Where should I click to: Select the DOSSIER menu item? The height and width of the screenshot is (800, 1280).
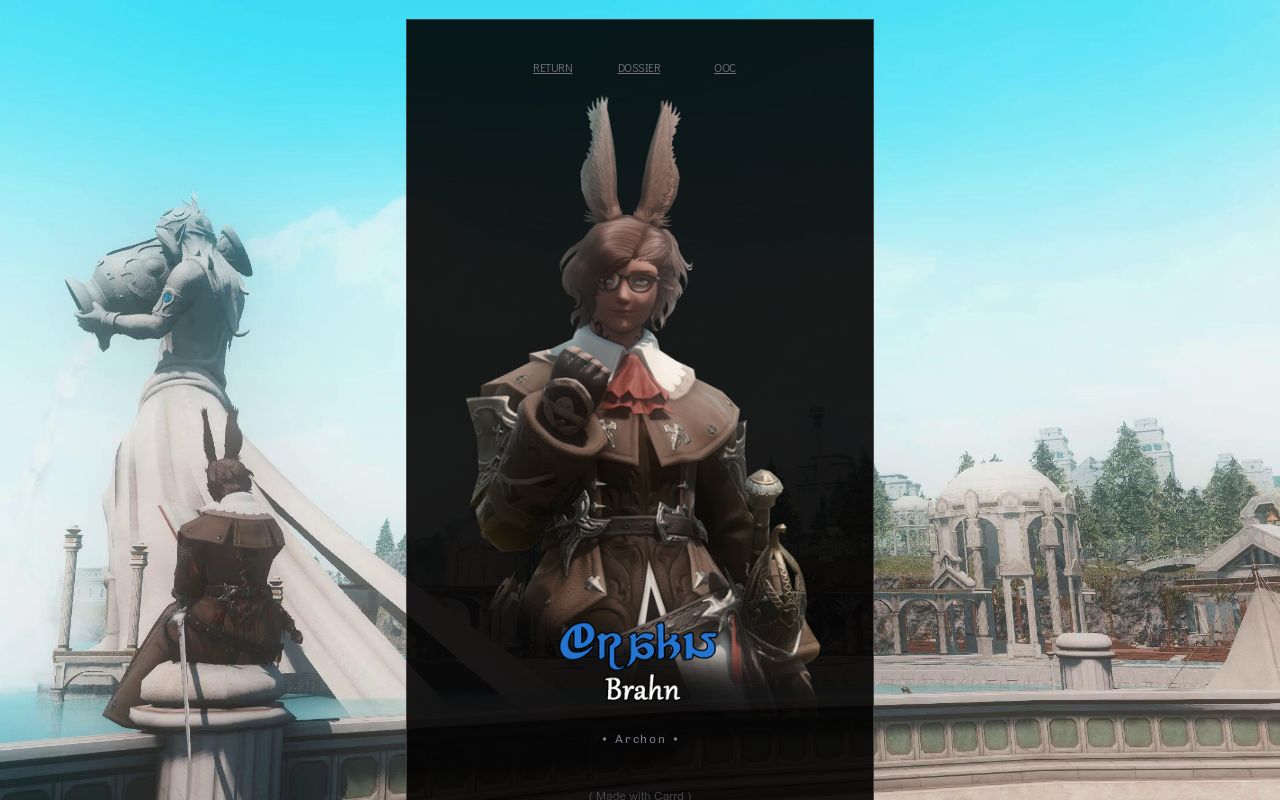click(638, 67)
